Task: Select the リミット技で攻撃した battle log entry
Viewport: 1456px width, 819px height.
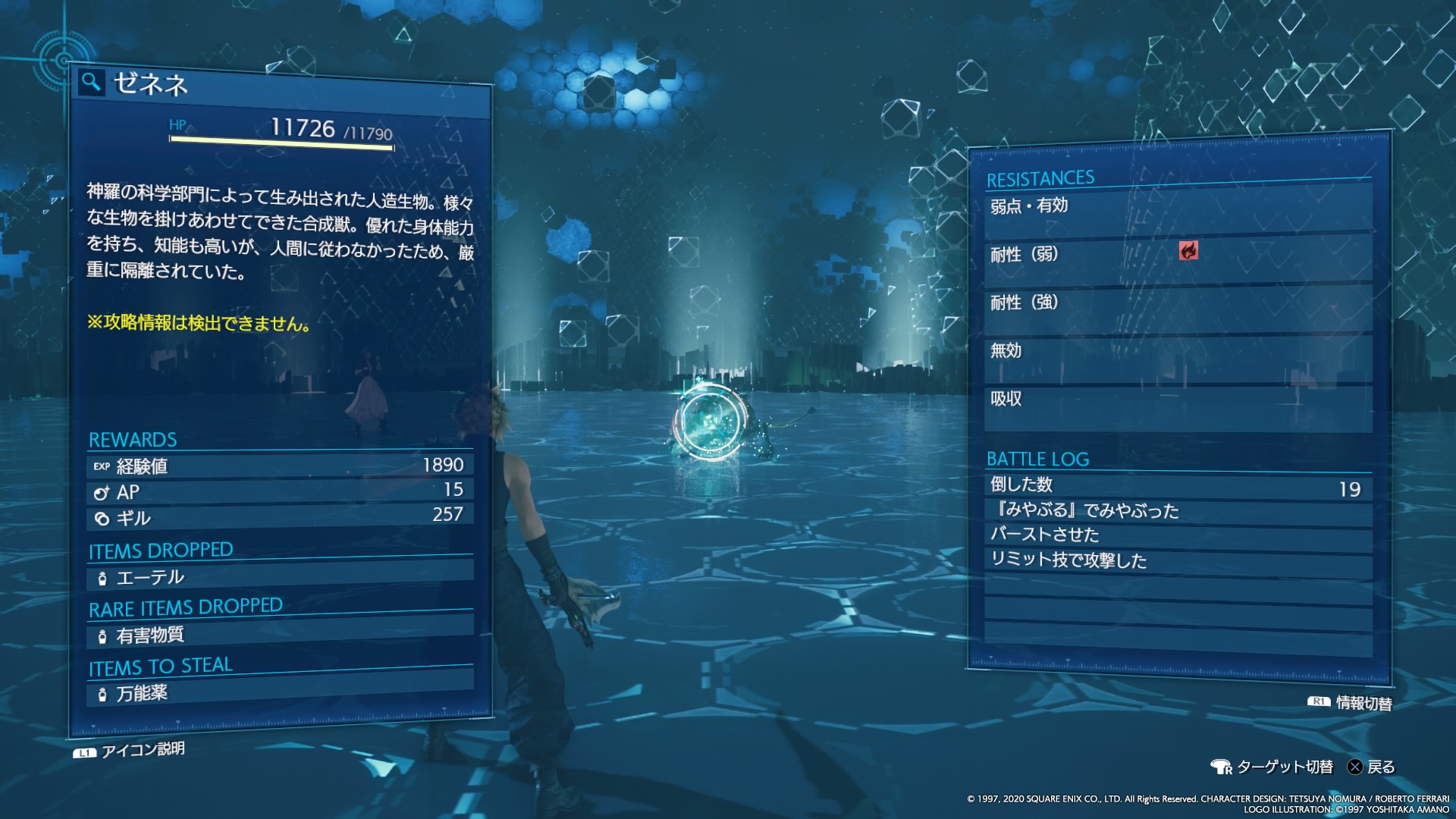Action: [x=1177, y=561]
